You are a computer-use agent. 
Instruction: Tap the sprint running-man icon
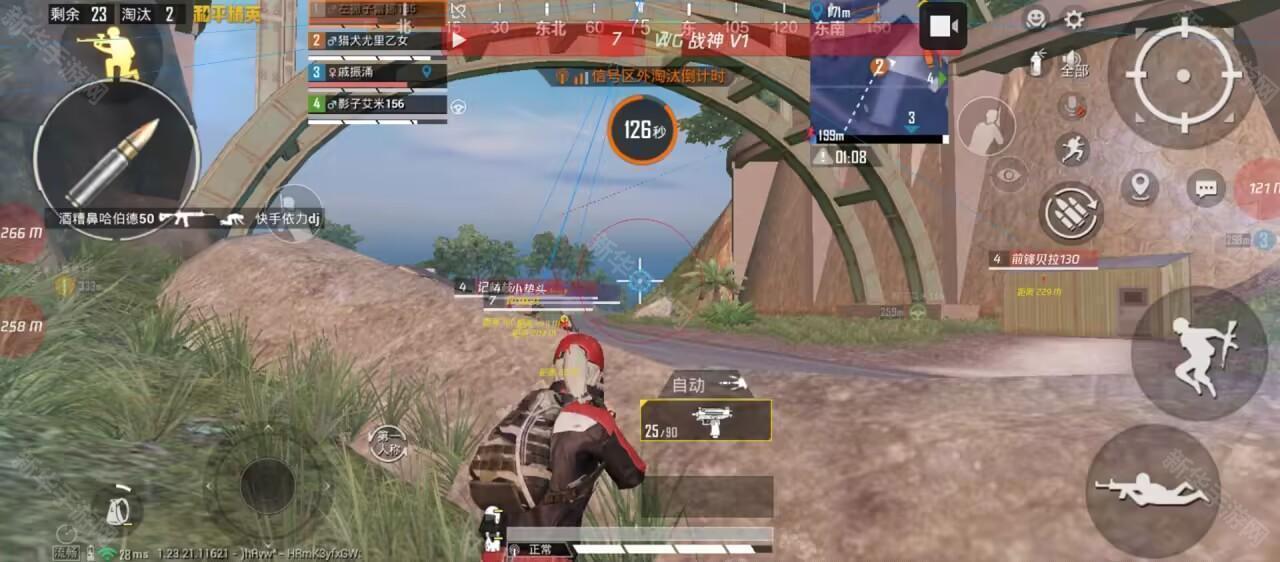pyautogui.click(x=1072, y=150)
